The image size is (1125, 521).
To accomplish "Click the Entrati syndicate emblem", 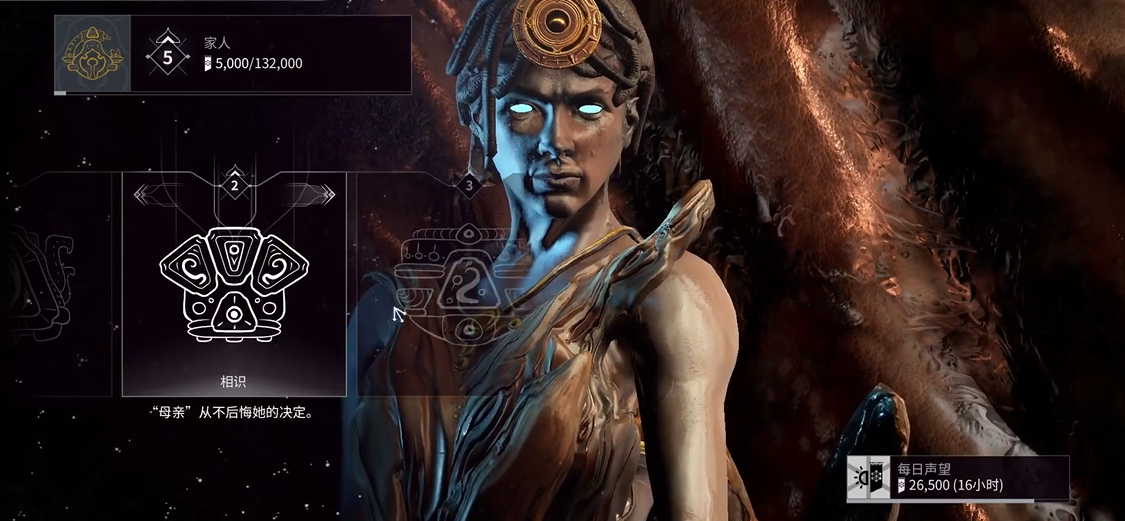I will click(x=92, y=55).
